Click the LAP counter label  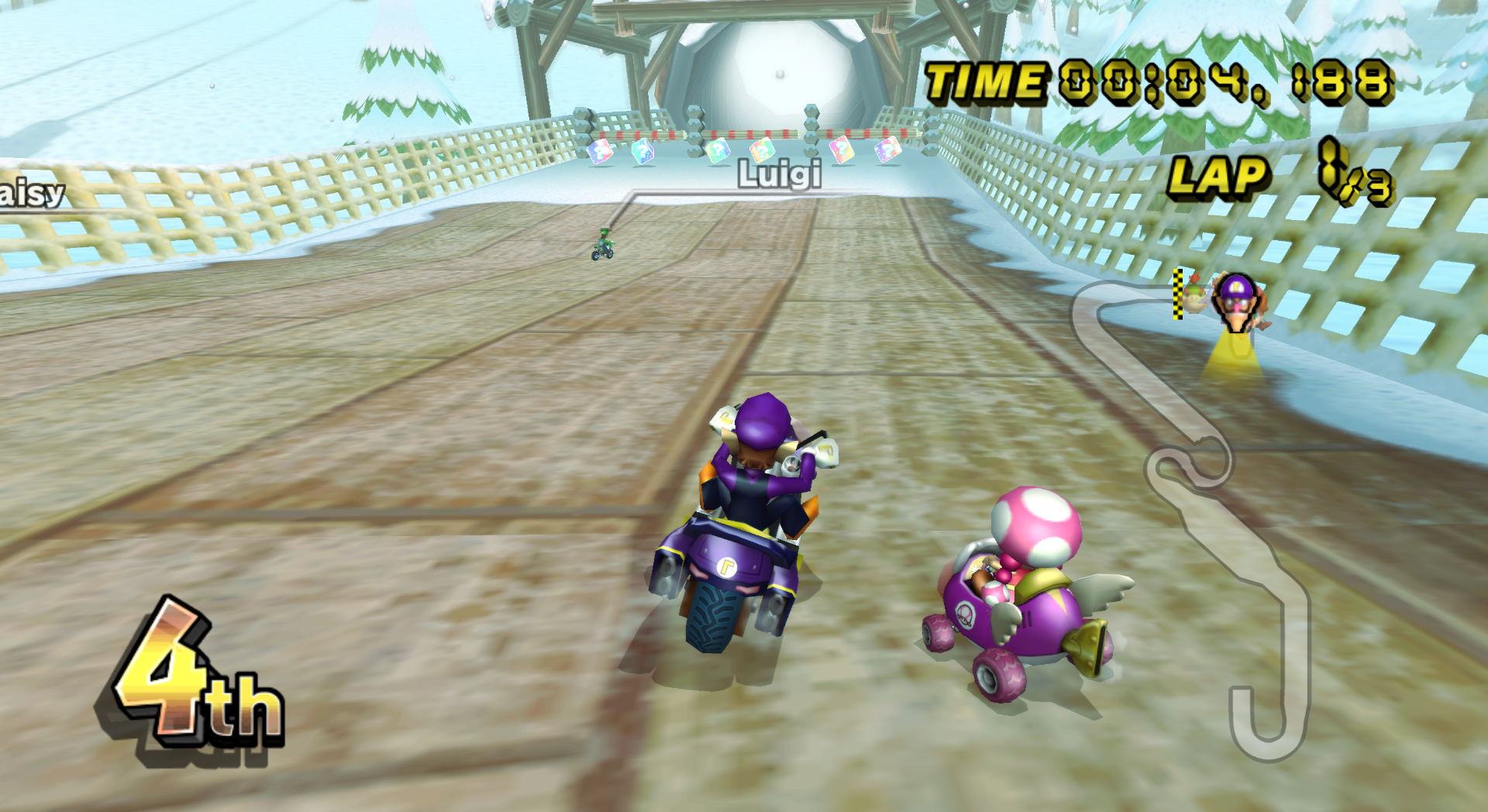pos(1218,177)
